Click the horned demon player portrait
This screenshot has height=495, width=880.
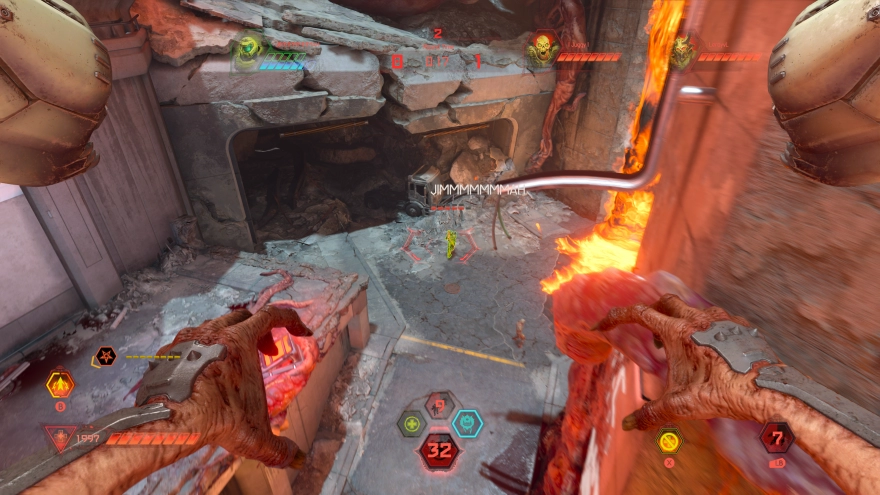(684, 50)
